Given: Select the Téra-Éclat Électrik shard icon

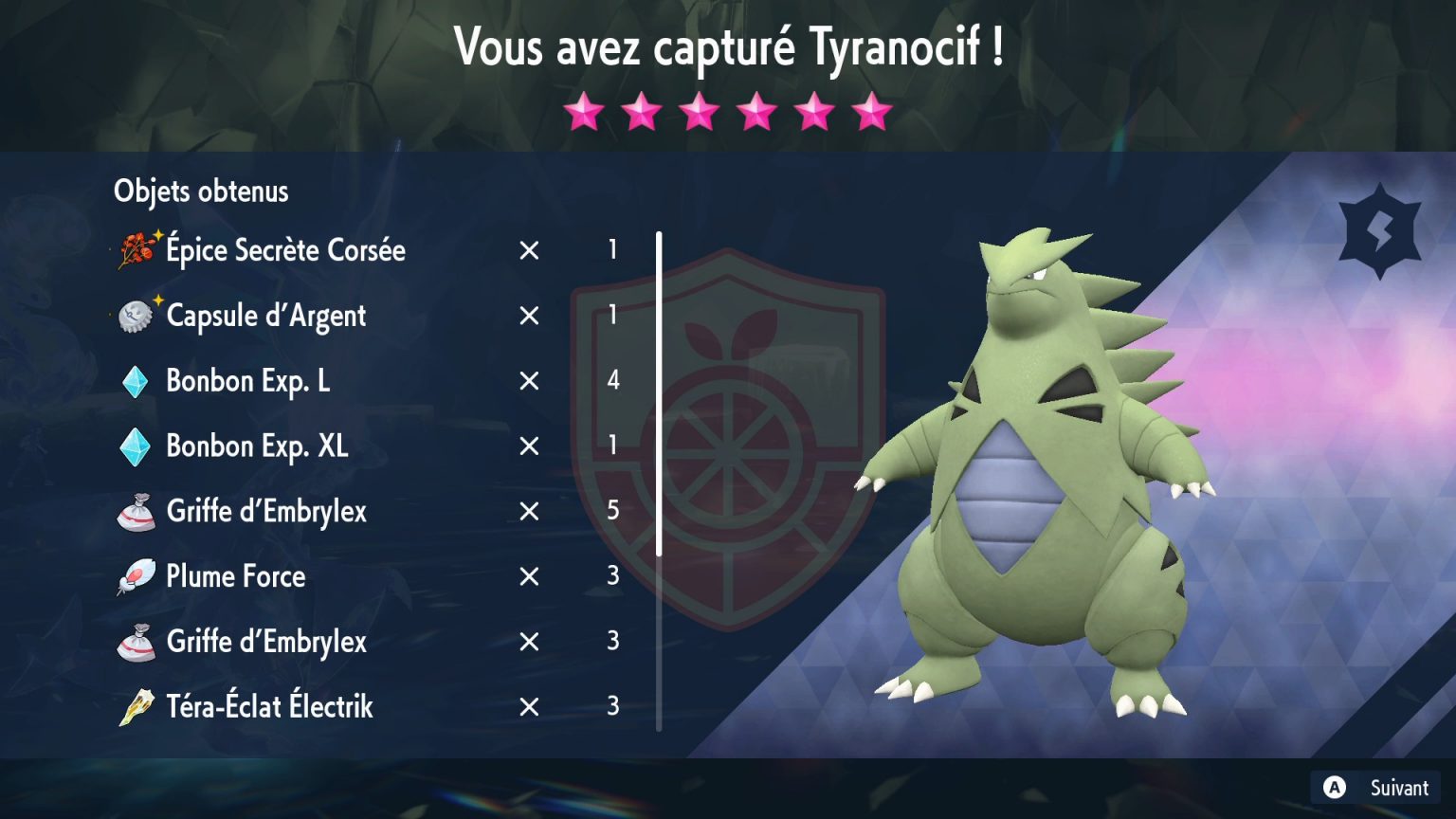Looking at the screenshot, I should pos(138,706).
